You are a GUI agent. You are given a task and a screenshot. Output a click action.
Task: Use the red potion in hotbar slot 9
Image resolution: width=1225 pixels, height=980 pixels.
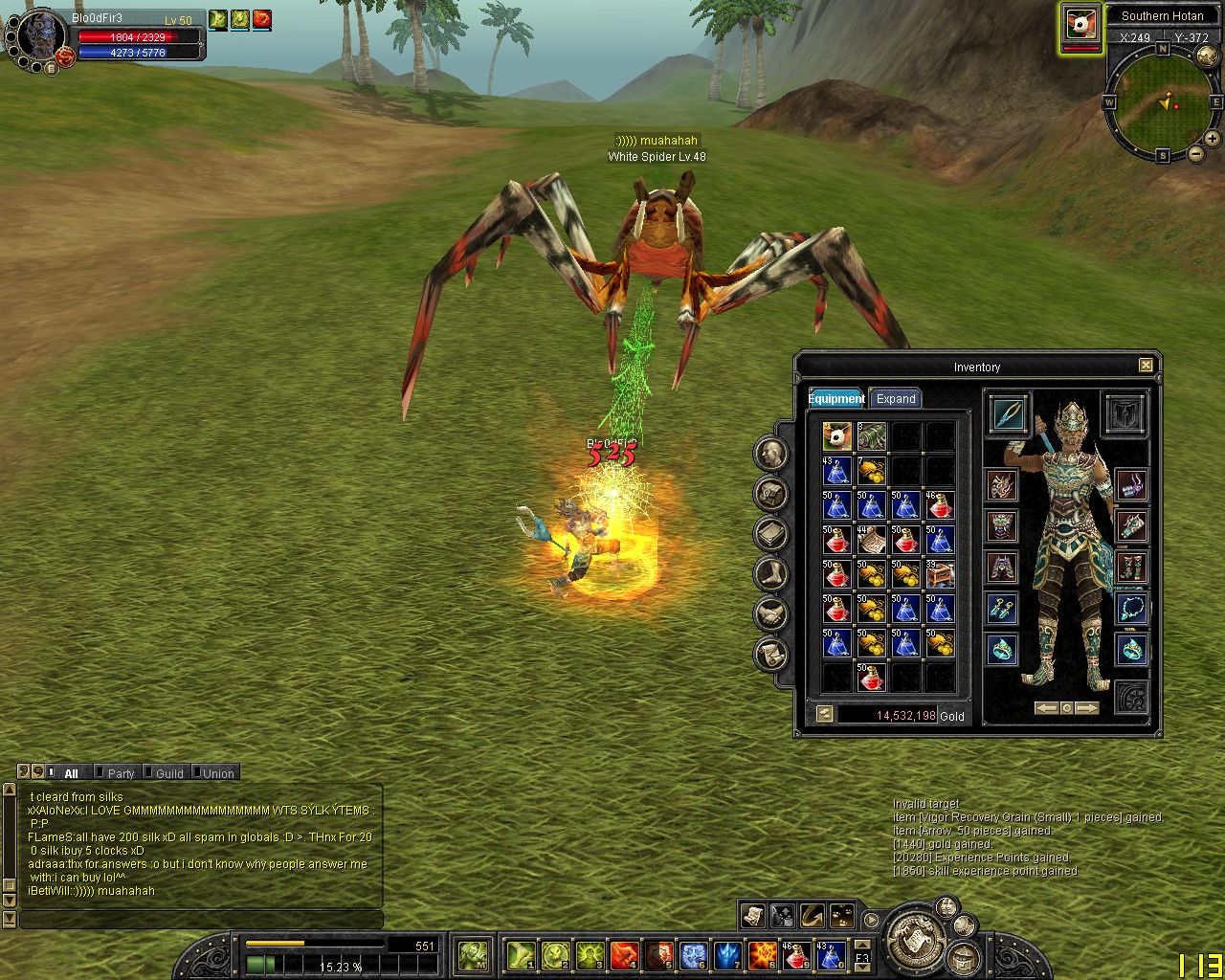[796, 954]
